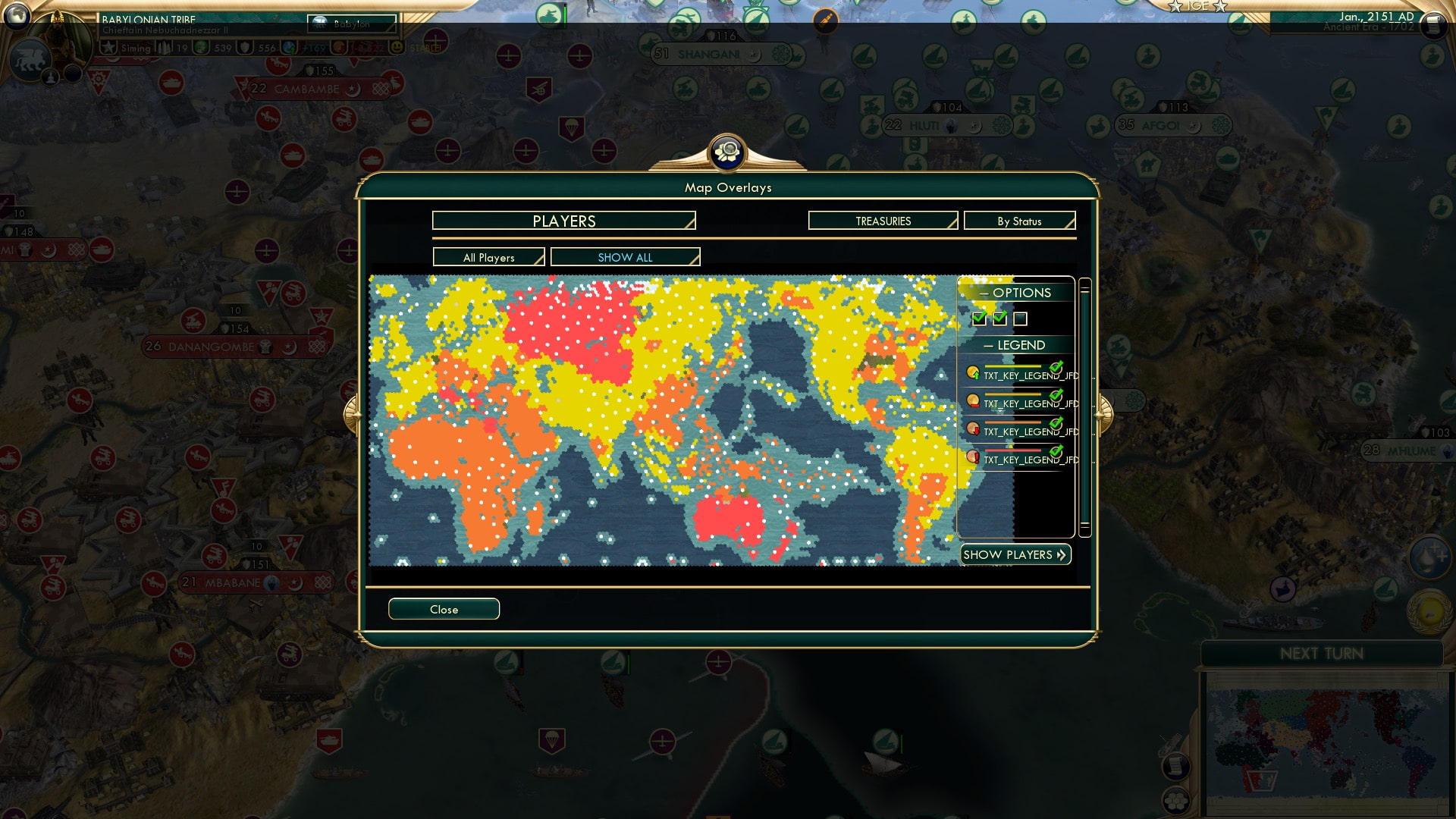Open the TREASURIES dropdown

(x=882, y=221)
